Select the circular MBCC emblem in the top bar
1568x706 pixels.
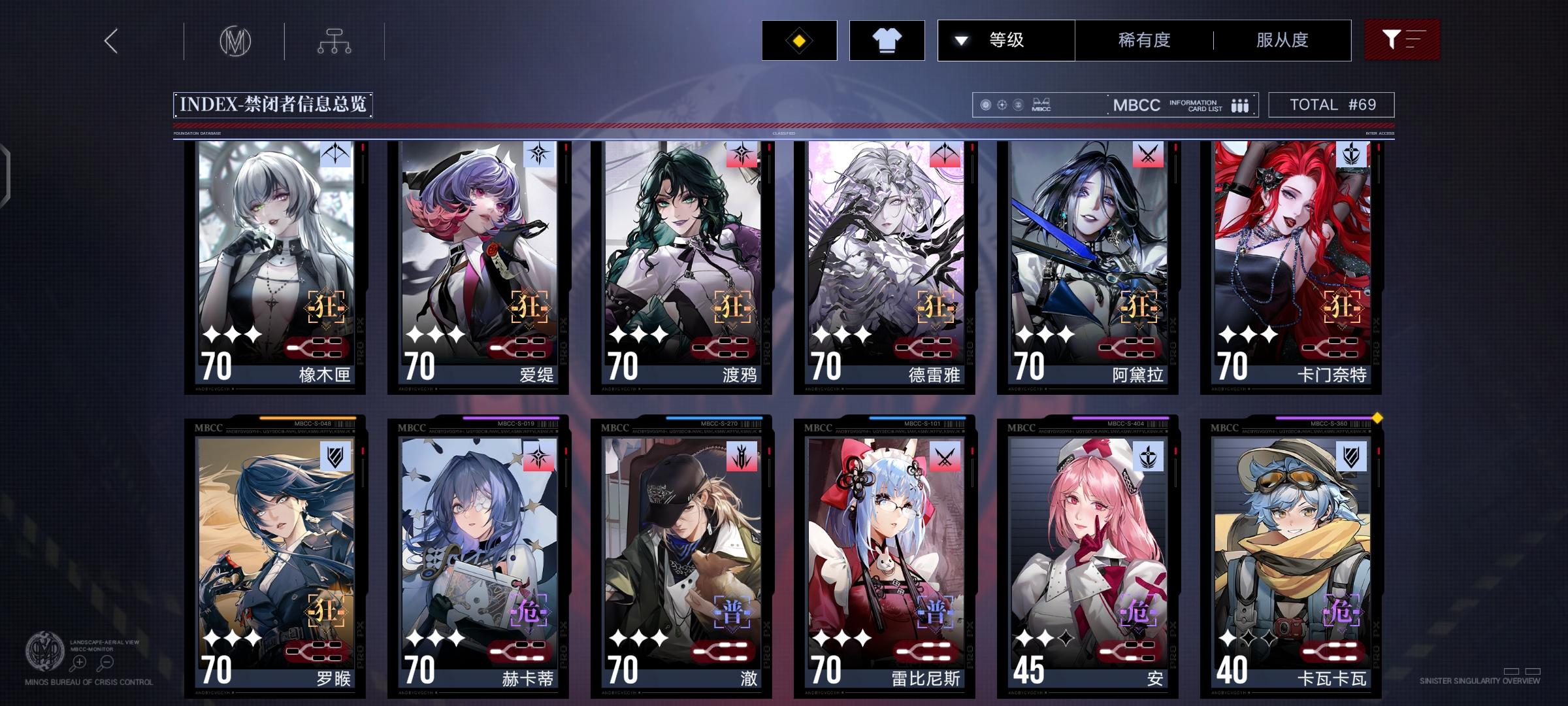[x=237, y=41]
